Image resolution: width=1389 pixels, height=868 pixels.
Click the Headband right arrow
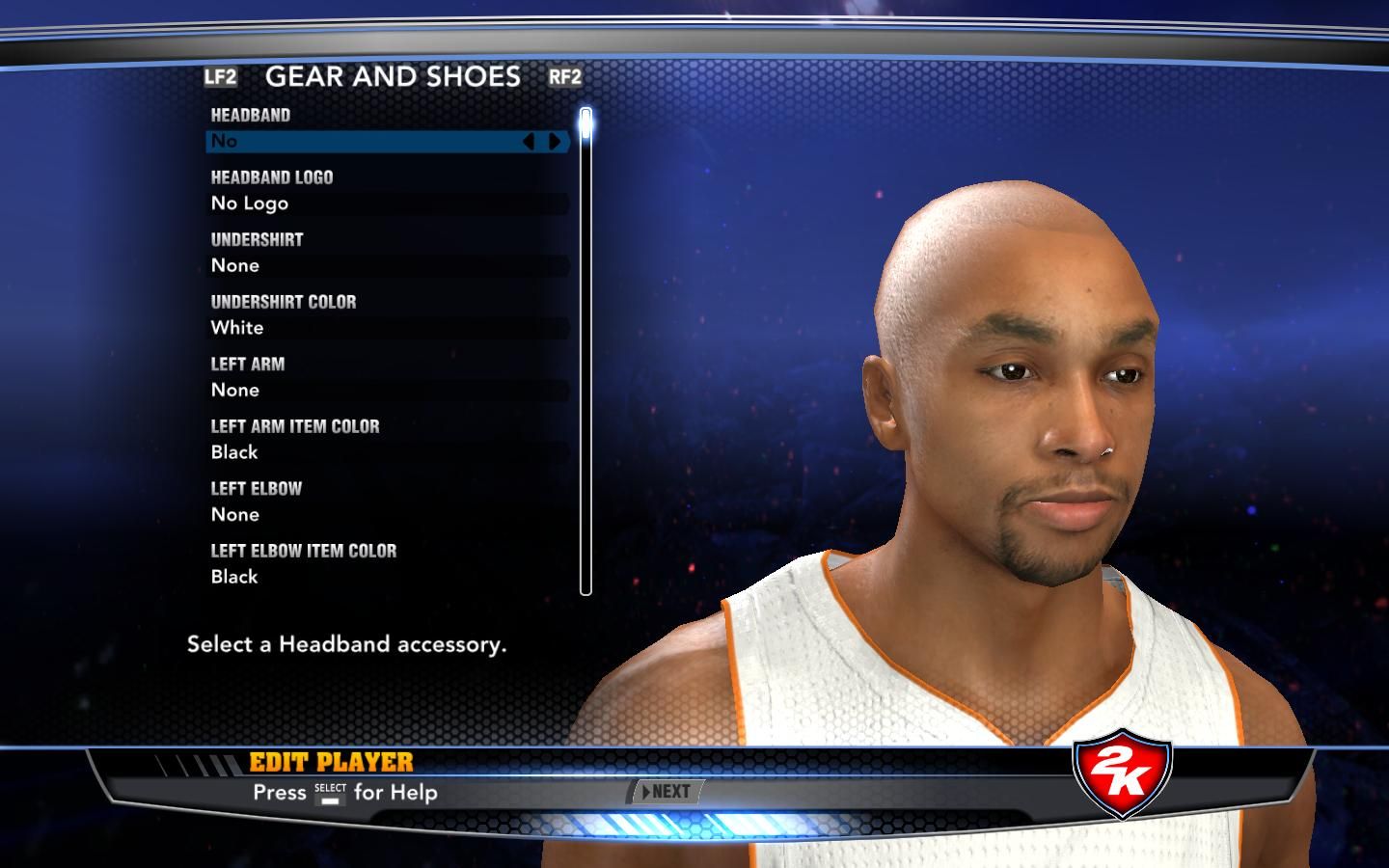(x=555, y=142)
